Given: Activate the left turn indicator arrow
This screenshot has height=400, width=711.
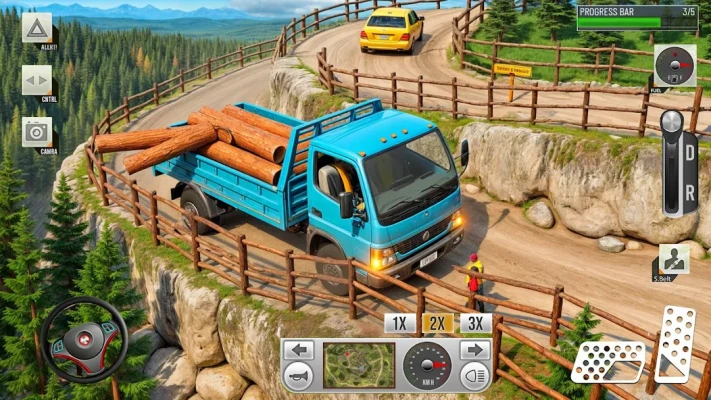Looking at the screenshot, I should [x=298, y=351].
